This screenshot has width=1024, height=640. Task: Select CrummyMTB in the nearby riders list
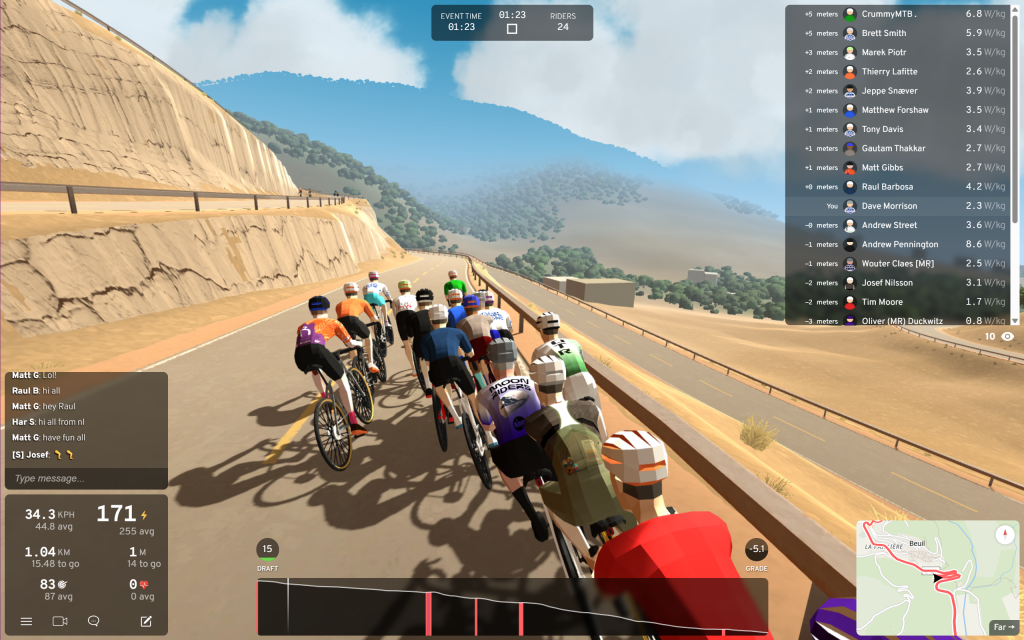pos(889,15)
